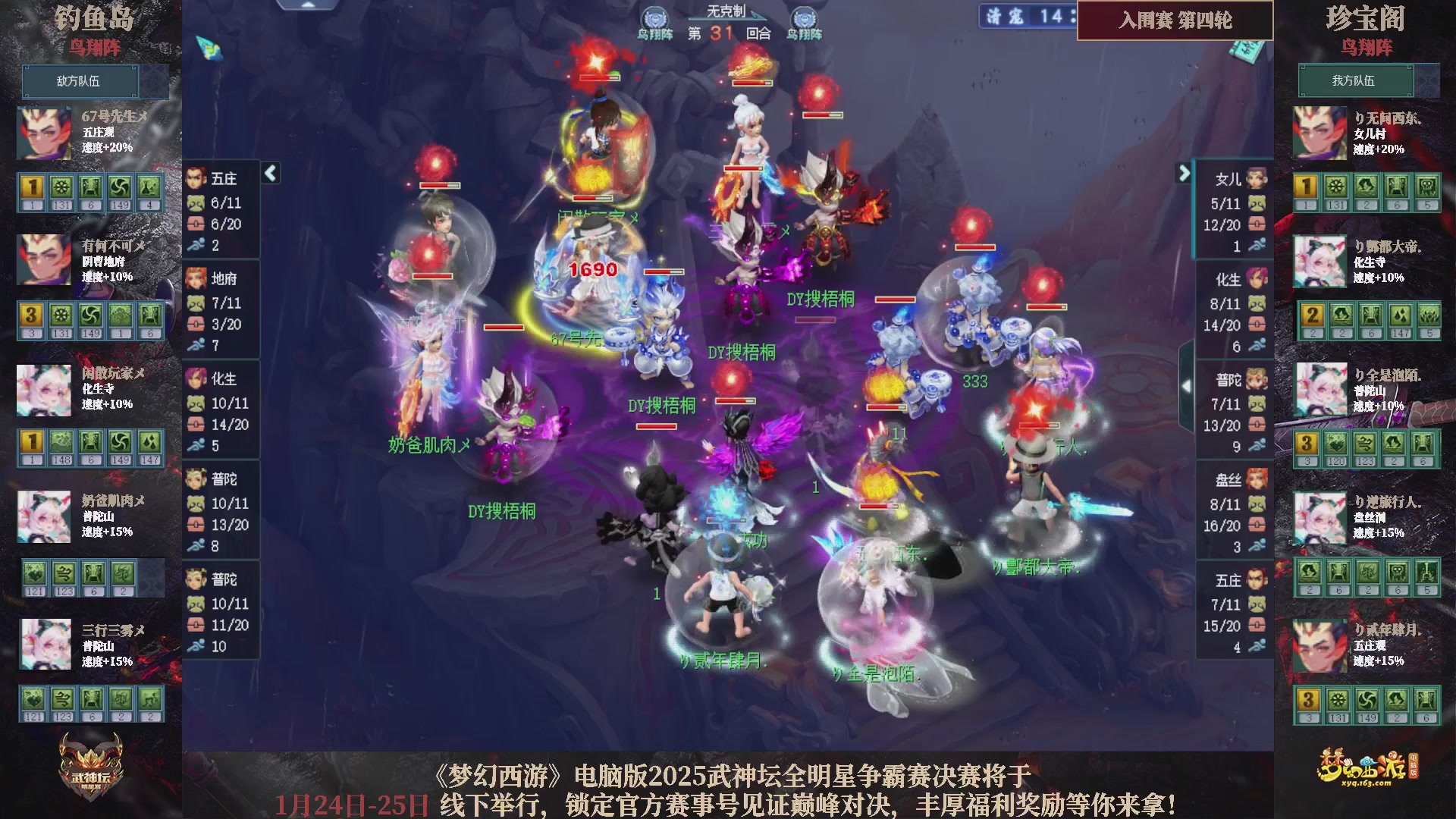Collapse the left team stats panel via its arrow
The image size is (1456, 819).
point(269,173)
